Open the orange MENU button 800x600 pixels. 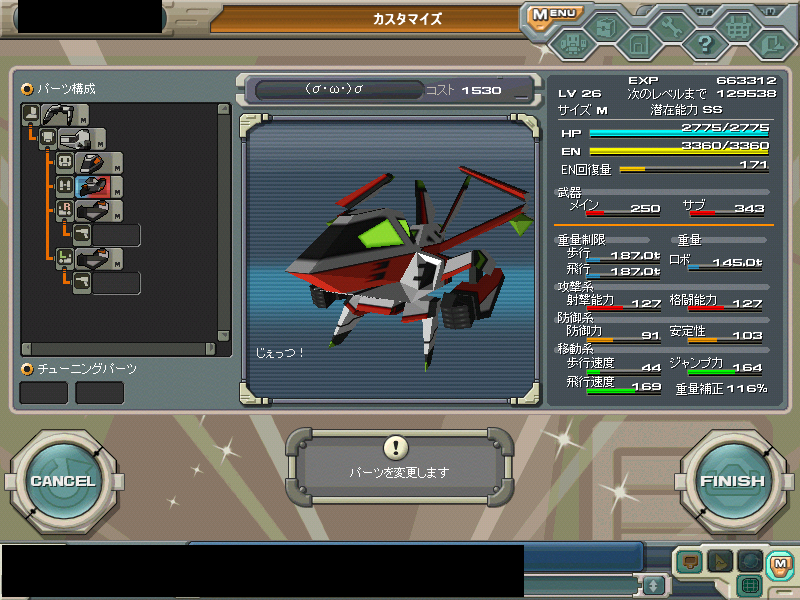(x=551, y=15)
